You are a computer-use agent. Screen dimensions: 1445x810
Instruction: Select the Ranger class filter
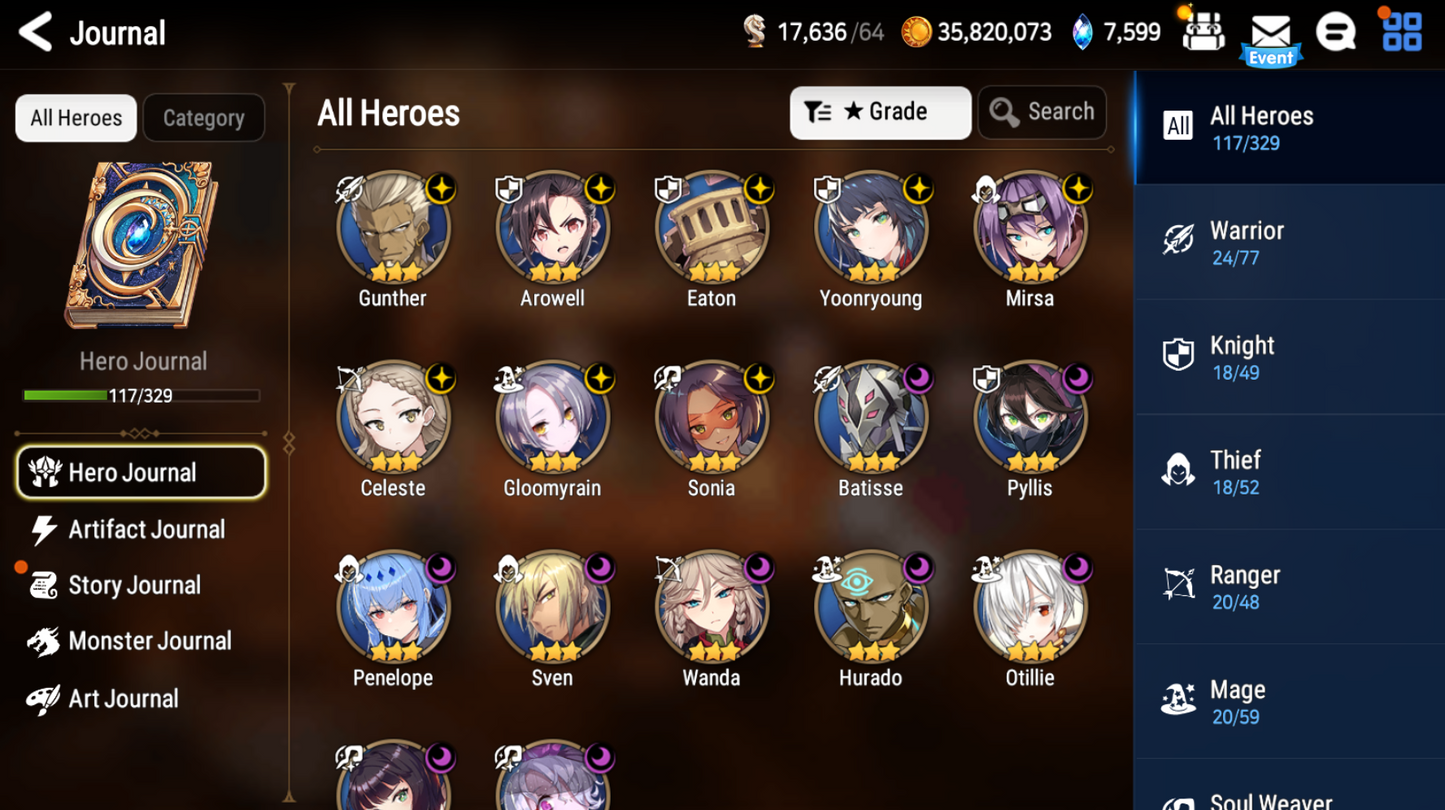[1289, 586]
